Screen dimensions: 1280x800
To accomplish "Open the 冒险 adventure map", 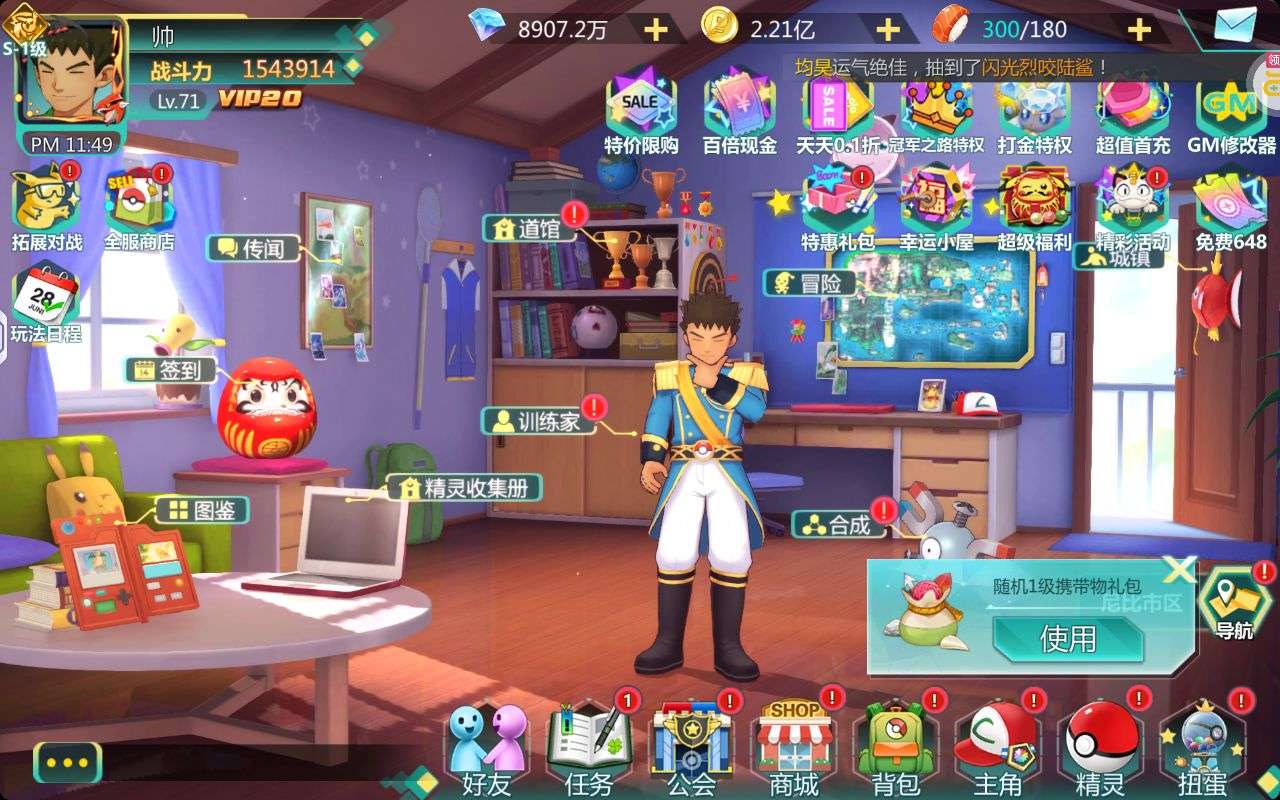I will (x=811, y=283).
